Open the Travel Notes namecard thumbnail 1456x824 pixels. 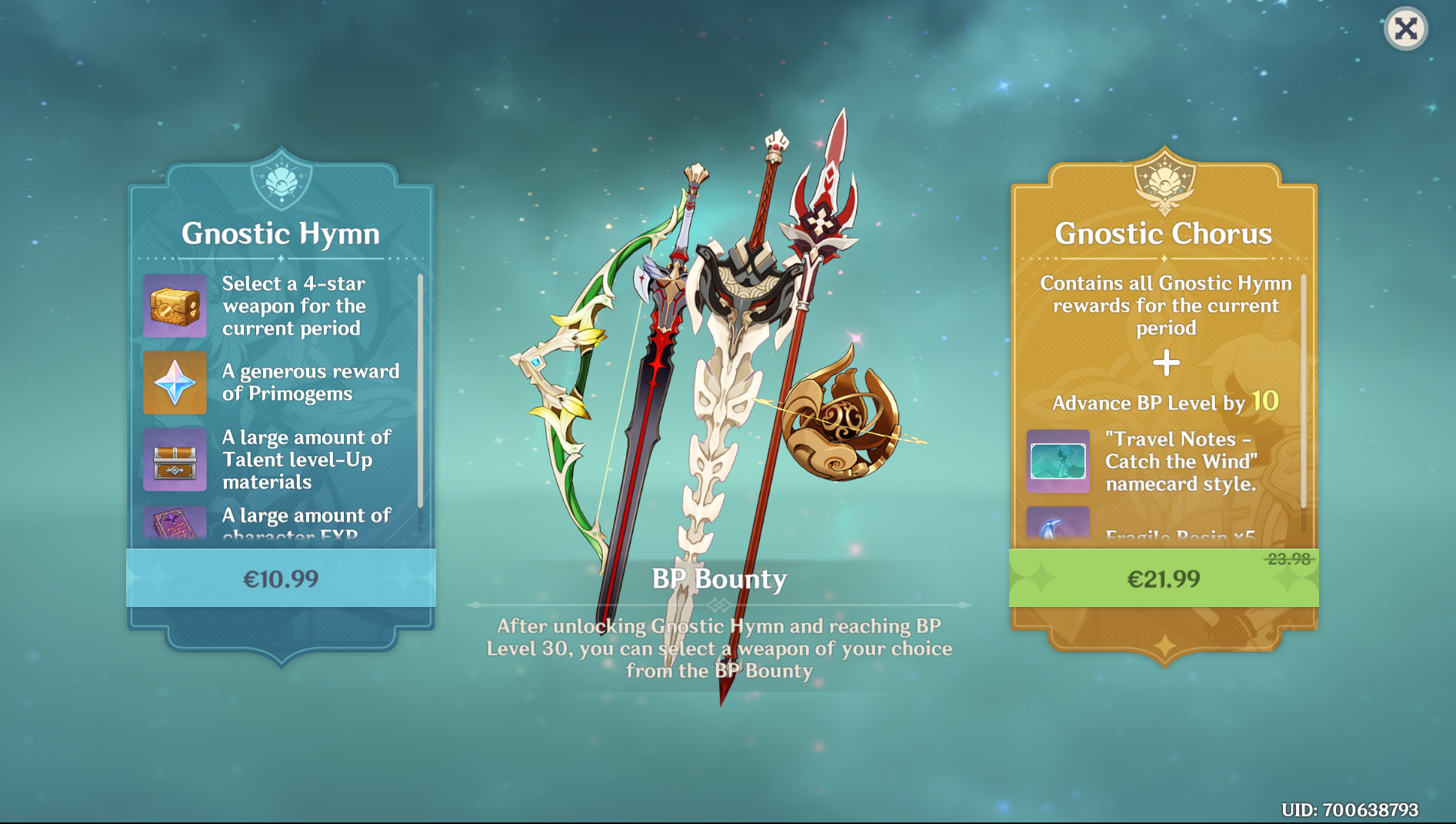click(1058, 461)
